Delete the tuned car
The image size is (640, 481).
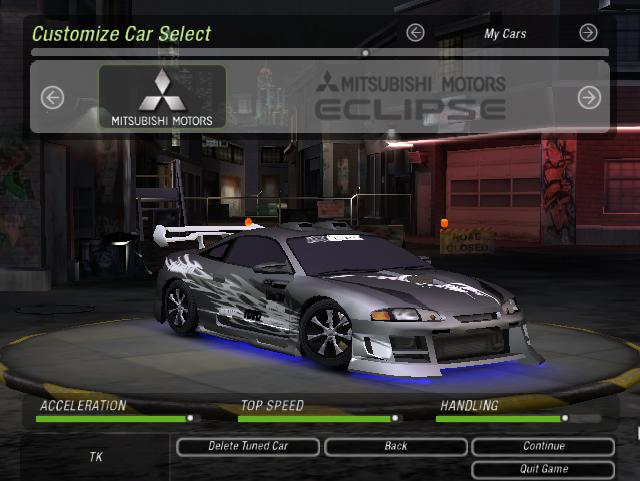tap(247, 446)
